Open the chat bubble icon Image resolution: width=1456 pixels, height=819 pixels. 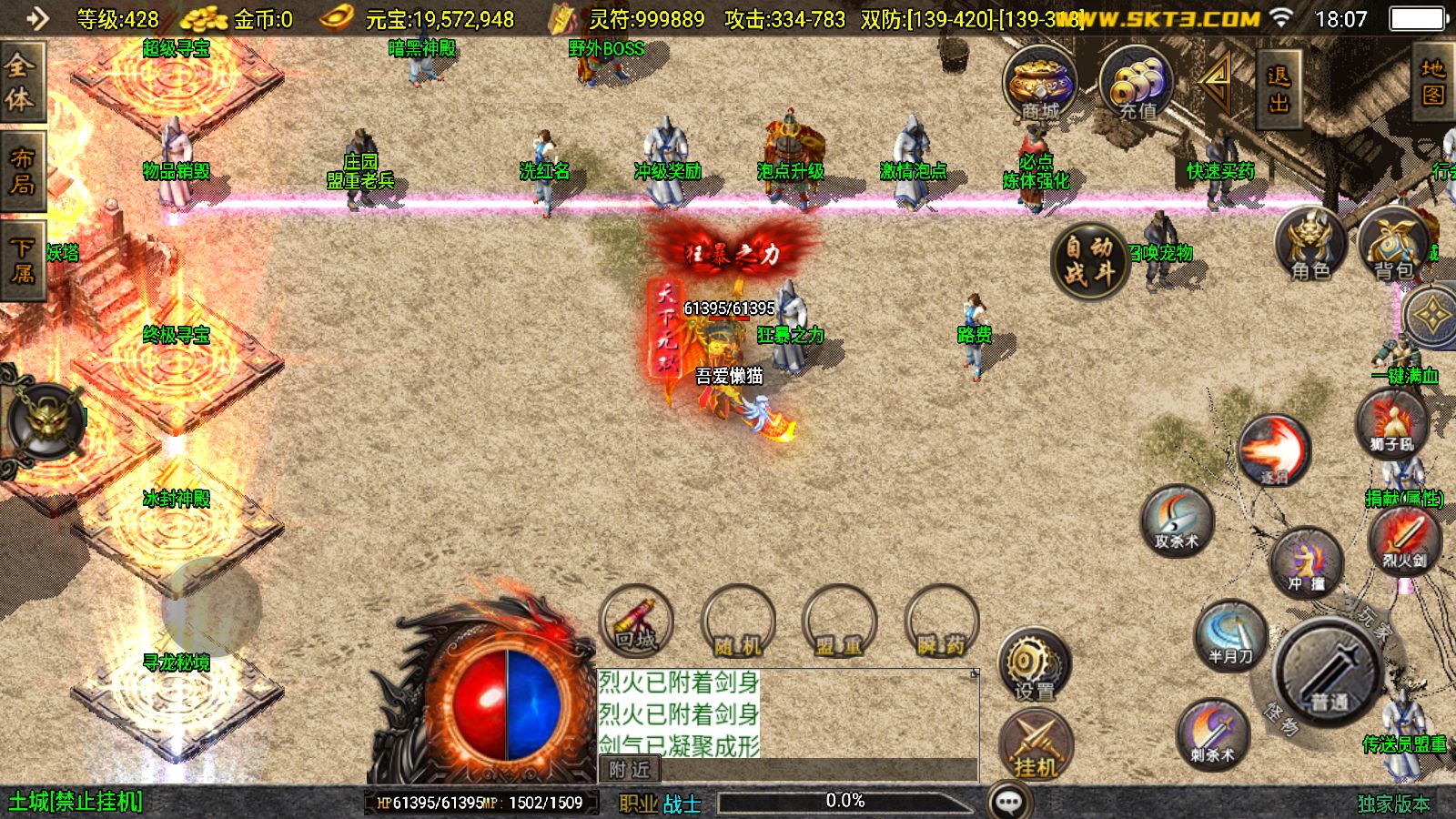pos(1009,802)
